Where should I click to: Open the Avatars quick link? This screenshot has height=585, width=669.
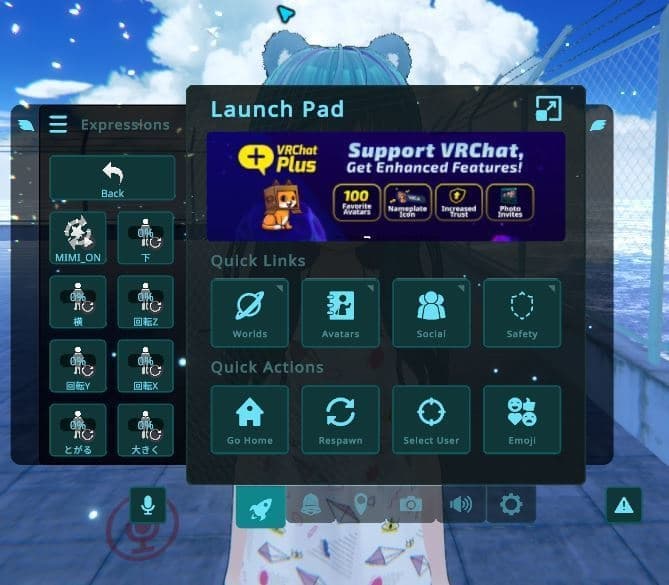coord(341,312)
